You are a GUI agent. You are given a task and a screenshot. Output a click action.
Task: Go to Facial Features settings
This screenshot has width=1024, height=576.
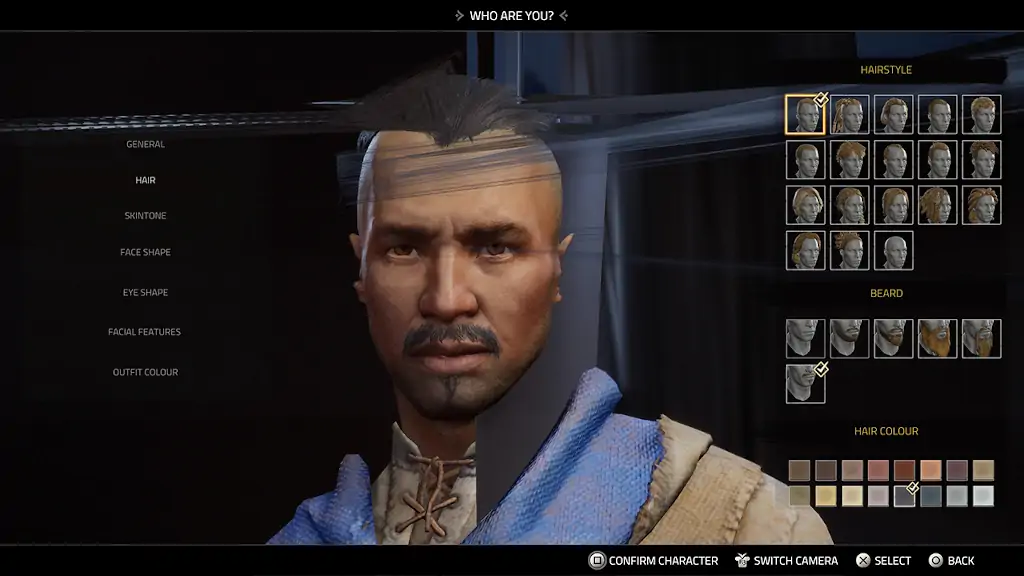click(x=145, y=332)
